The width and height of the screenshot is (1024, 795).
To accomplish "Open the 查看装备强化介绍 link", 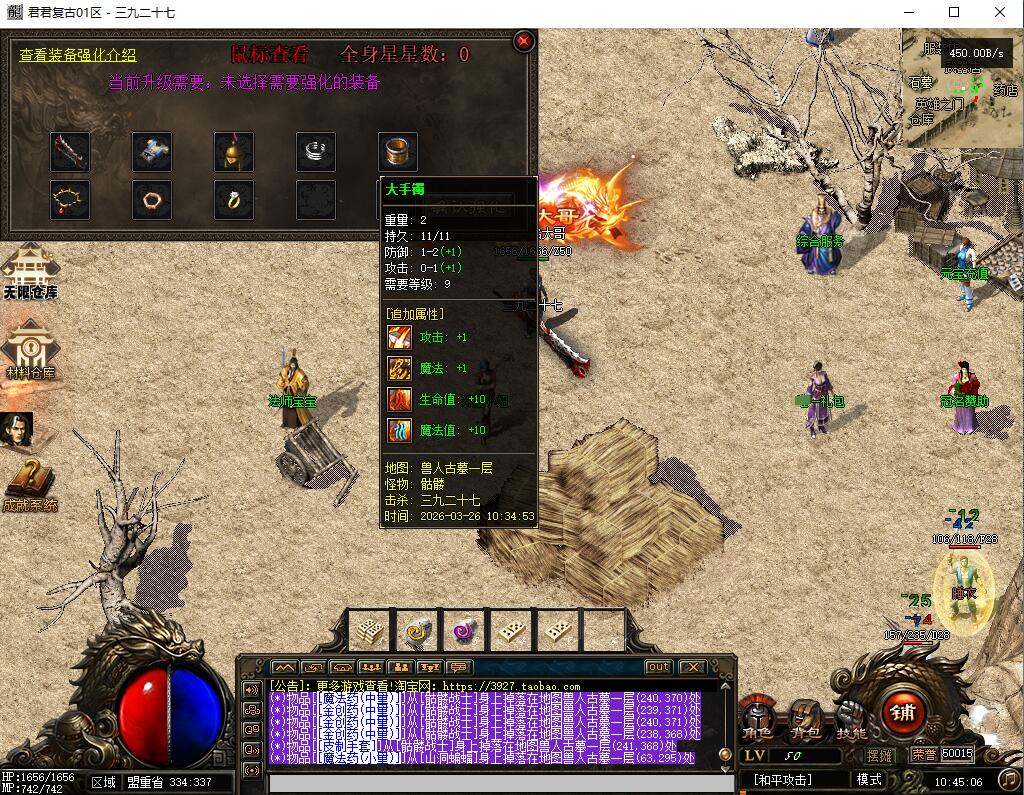I will 78,56.
